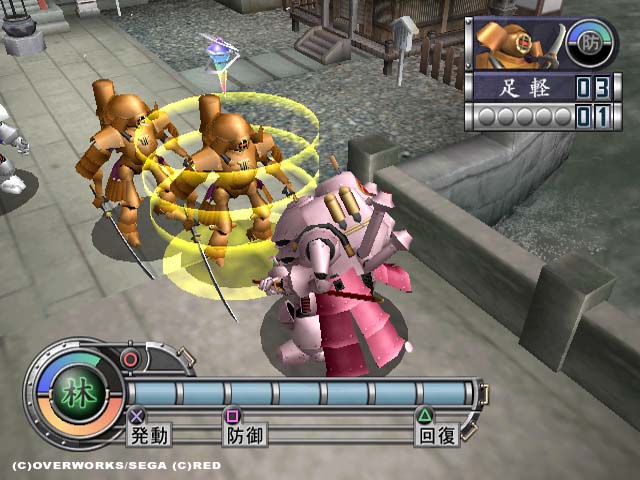Activate the 回復 recovery command

point(437,434)
